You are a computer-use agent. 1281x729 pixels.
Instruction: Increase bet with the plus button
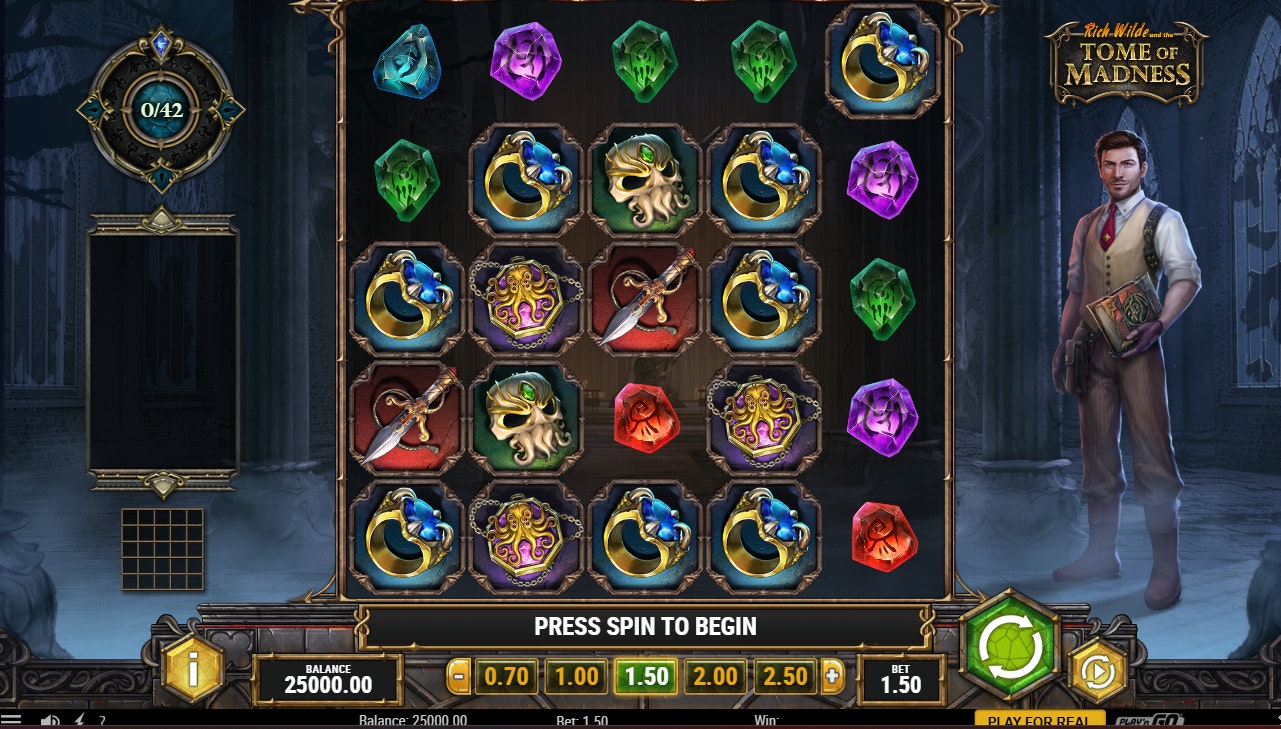coord(833,676)
